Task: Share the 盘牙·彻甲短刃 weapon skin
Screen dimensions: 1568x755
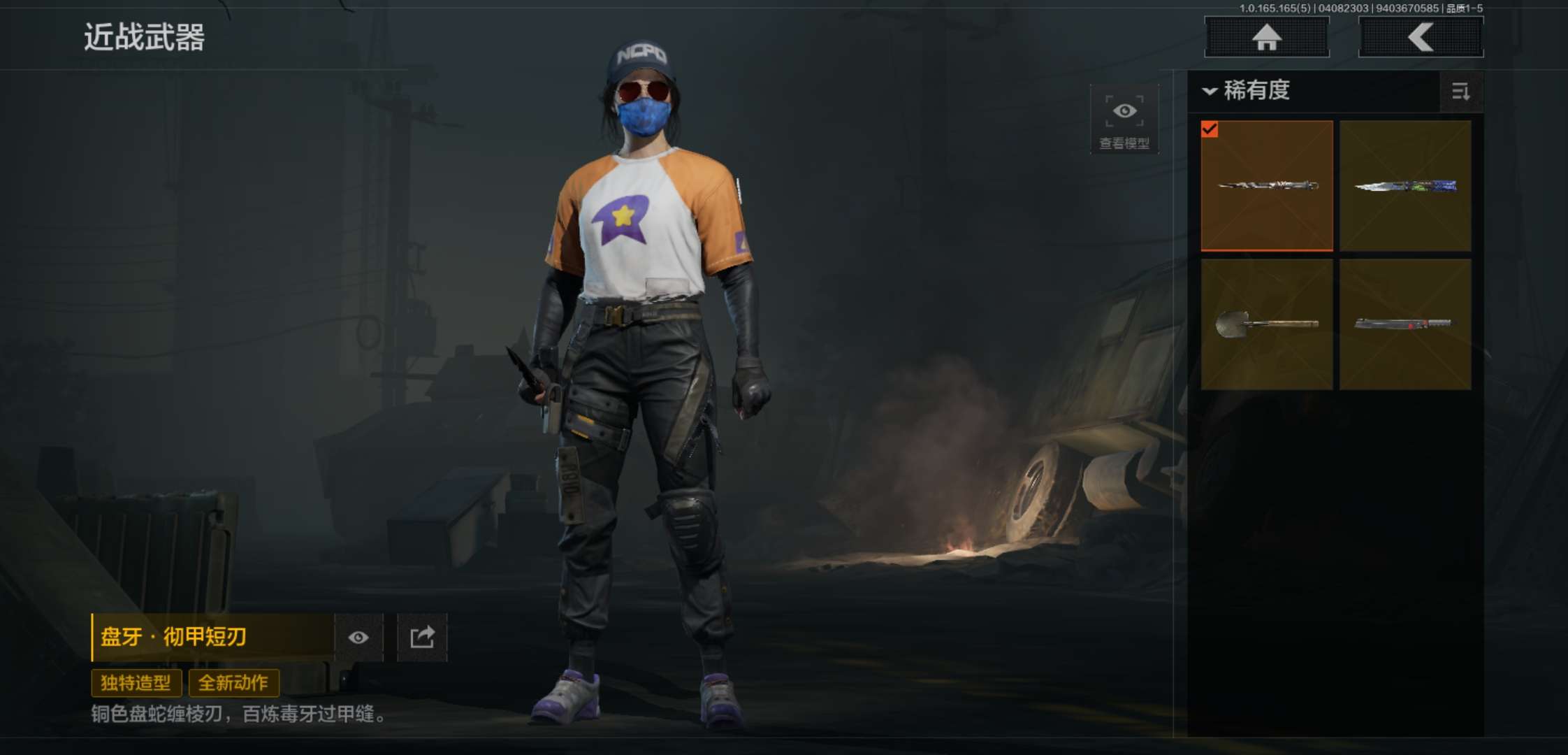Action: point(422,638)
